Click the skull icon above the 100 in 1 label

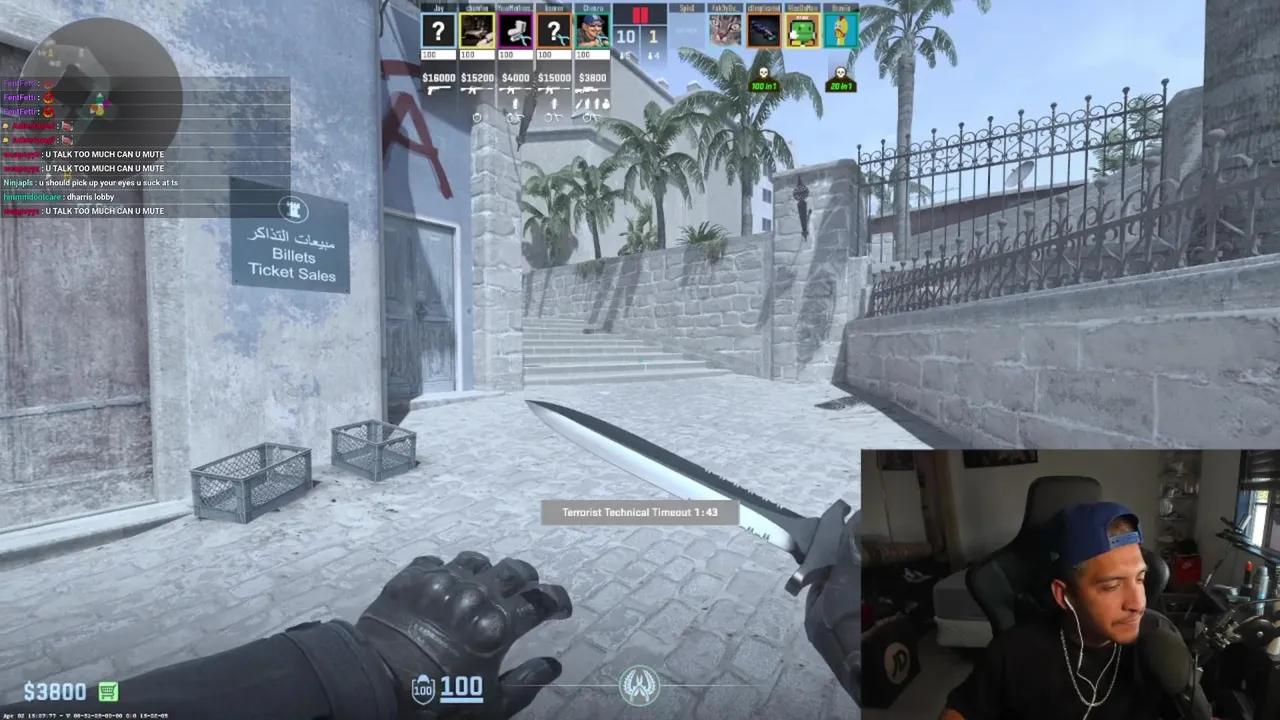[762, 74]
